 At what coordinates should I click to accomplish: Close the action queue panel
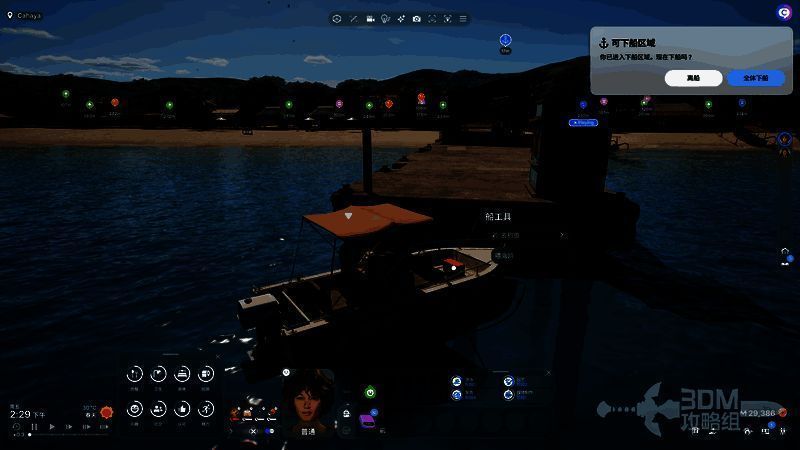tap(547, 373)
